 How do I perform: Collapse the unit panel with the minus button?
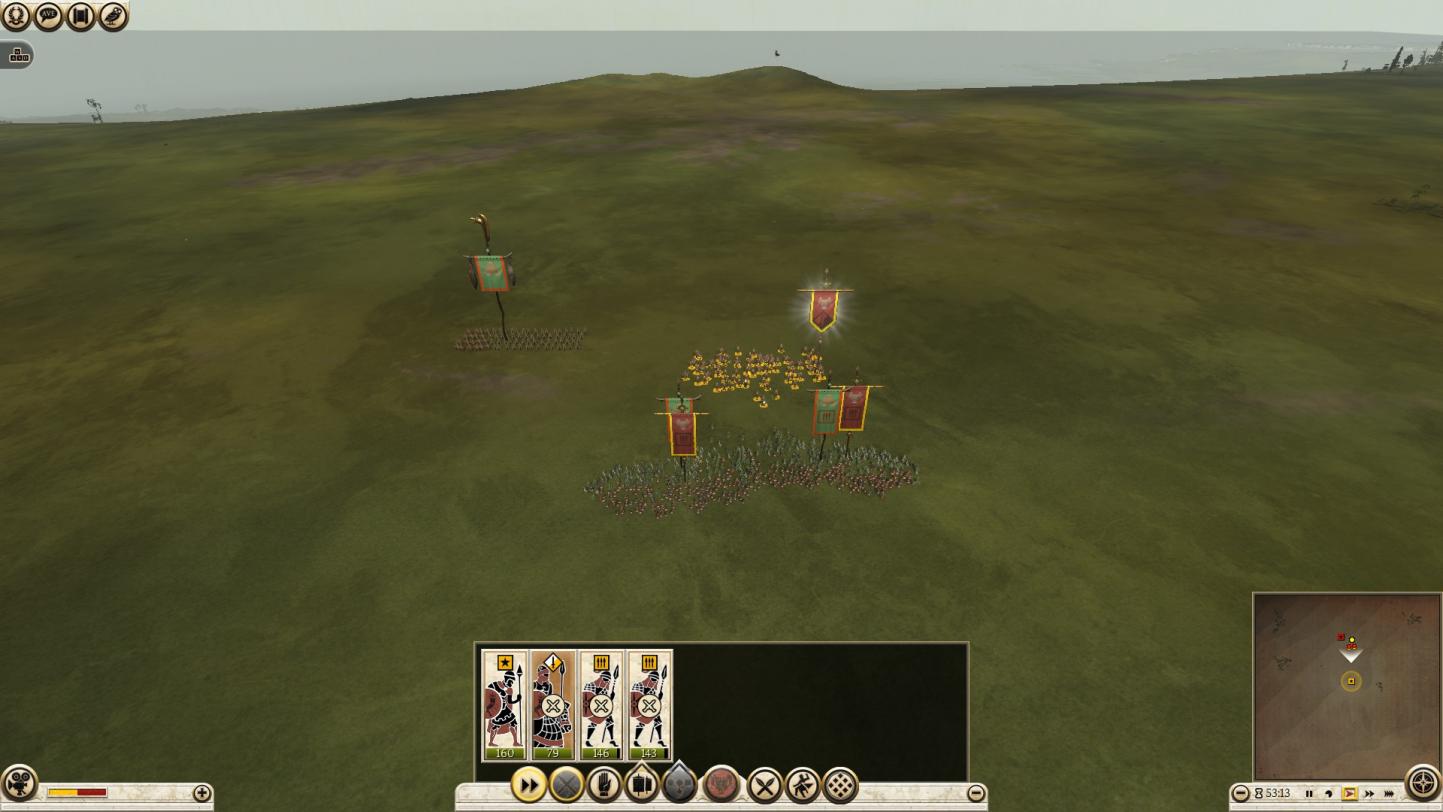coord(976,794)
